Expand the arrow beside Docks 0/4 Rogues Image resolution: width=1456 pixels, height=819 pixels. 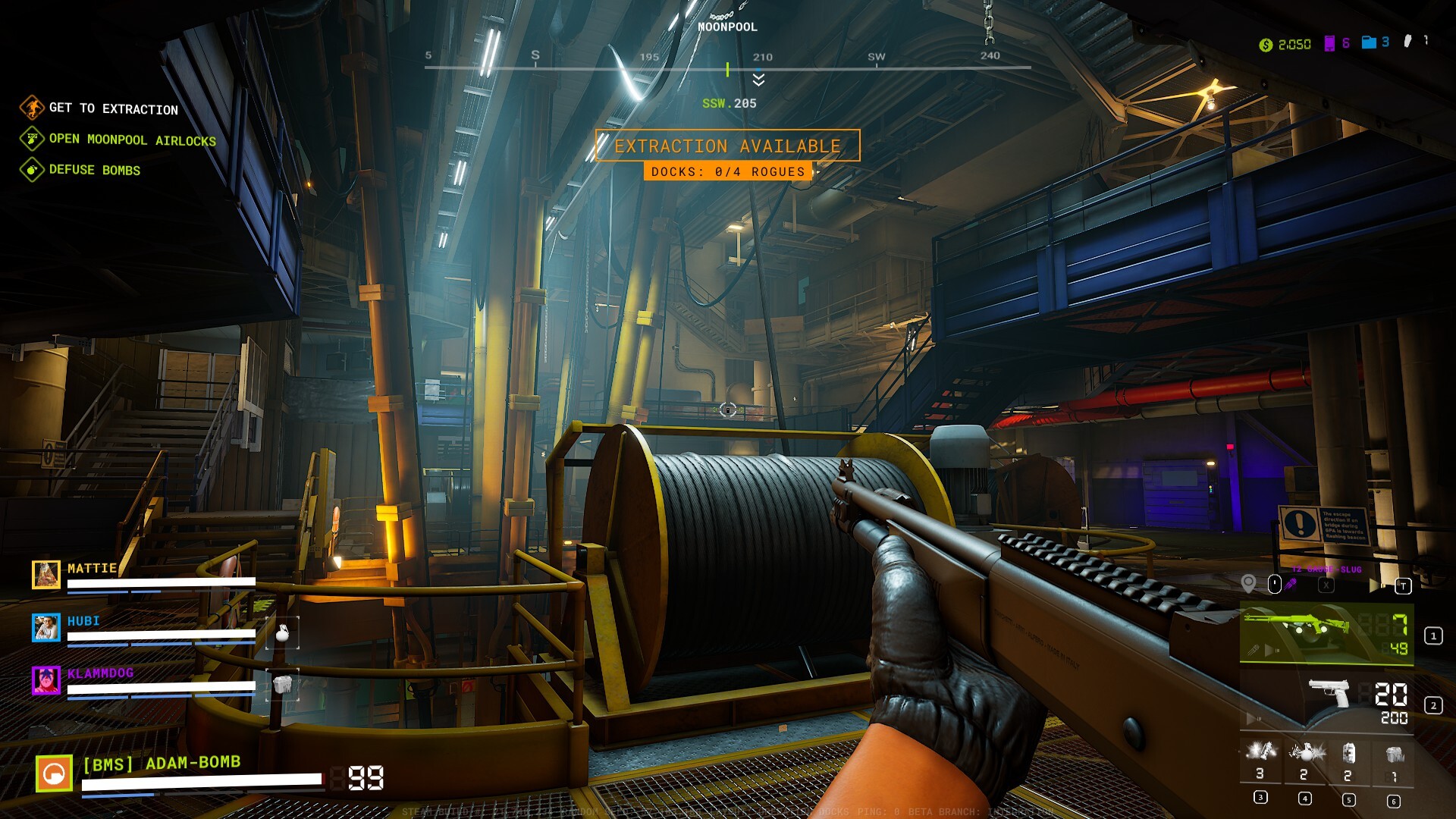[x=818, y=172]
